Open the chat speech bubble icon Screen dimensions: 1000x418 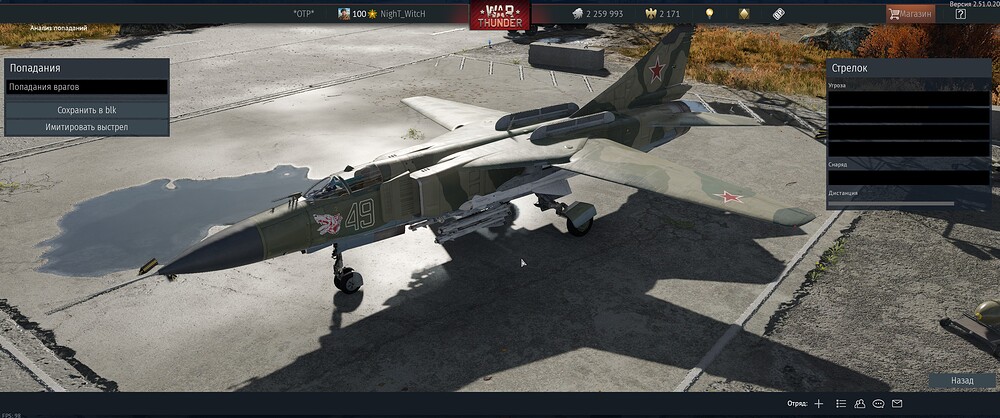click(x=878, y=404)
